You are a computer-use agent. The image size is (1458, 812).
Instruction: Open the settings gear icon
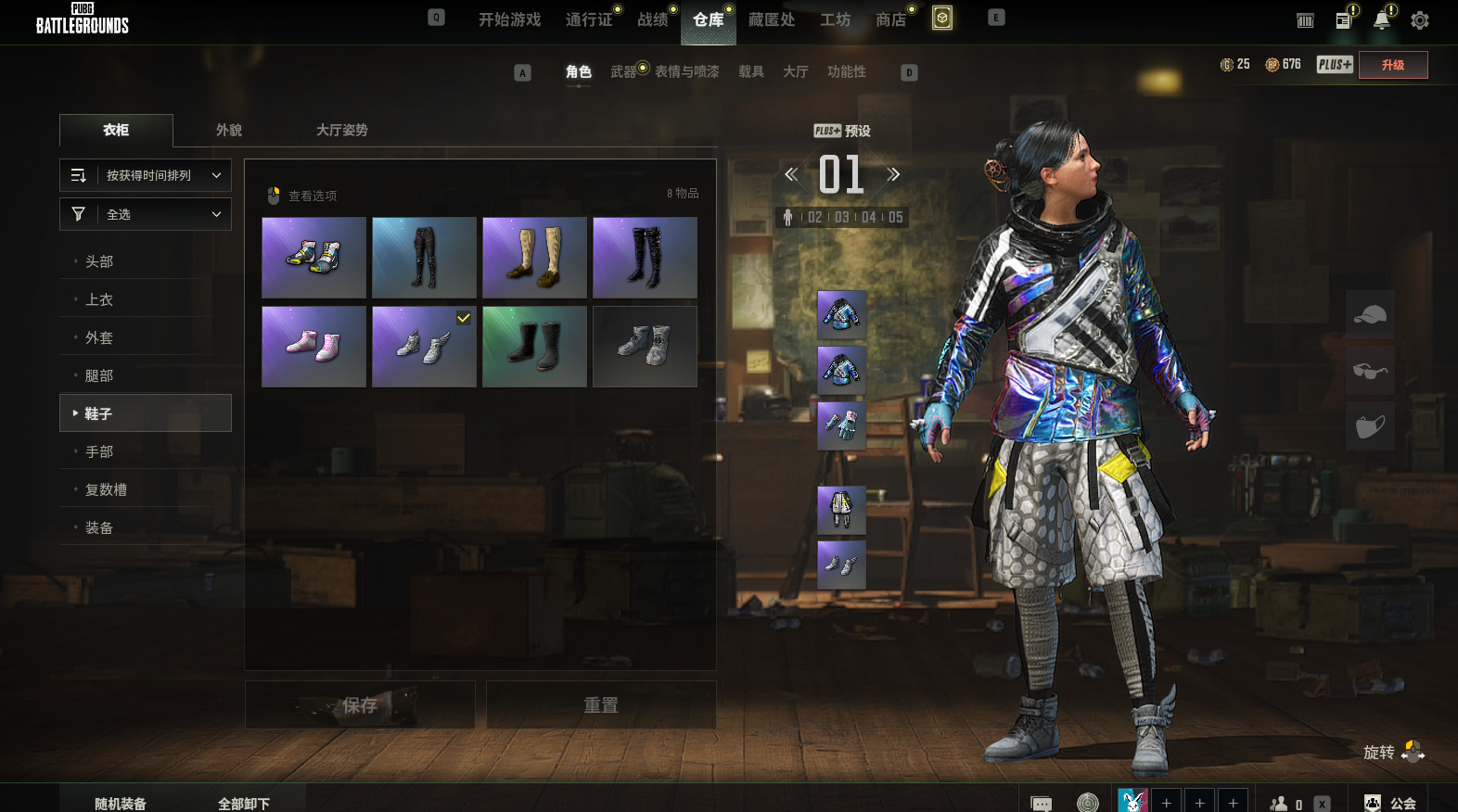[x=1419, y=20]
